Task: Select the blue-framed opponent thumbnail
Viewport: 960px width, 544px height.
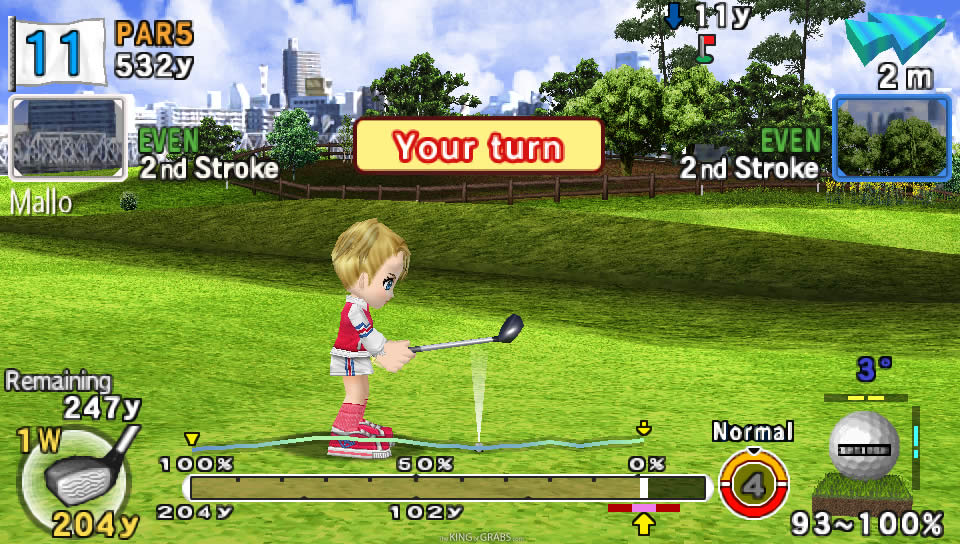Action: [891, 138]
